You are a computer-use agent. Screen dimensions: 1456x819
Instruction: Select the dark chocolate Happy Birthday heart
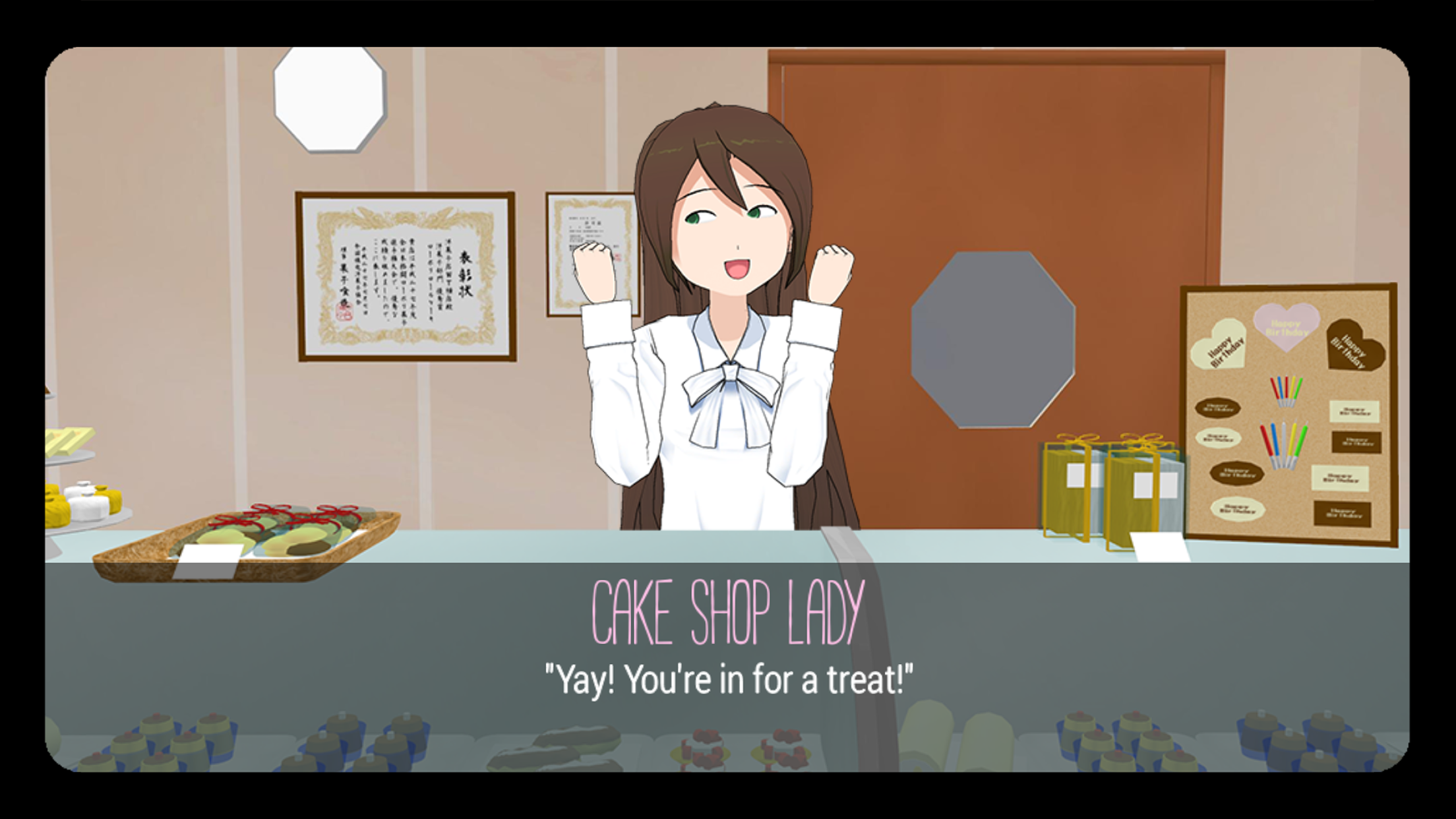(1354, 345)
